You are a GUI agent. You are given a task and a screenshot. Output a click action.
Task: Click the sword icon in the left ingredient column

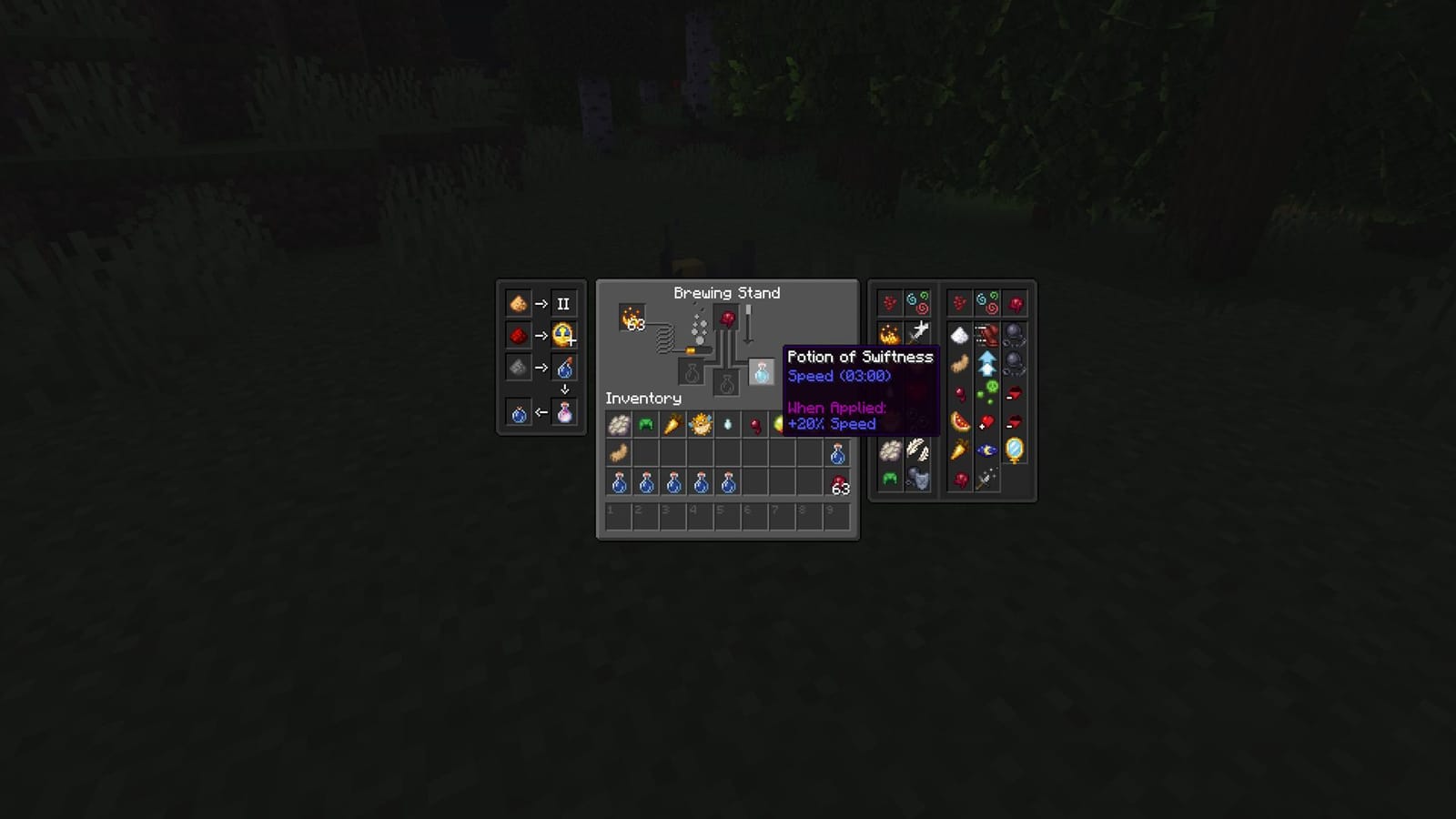click(x=921, y=329)
